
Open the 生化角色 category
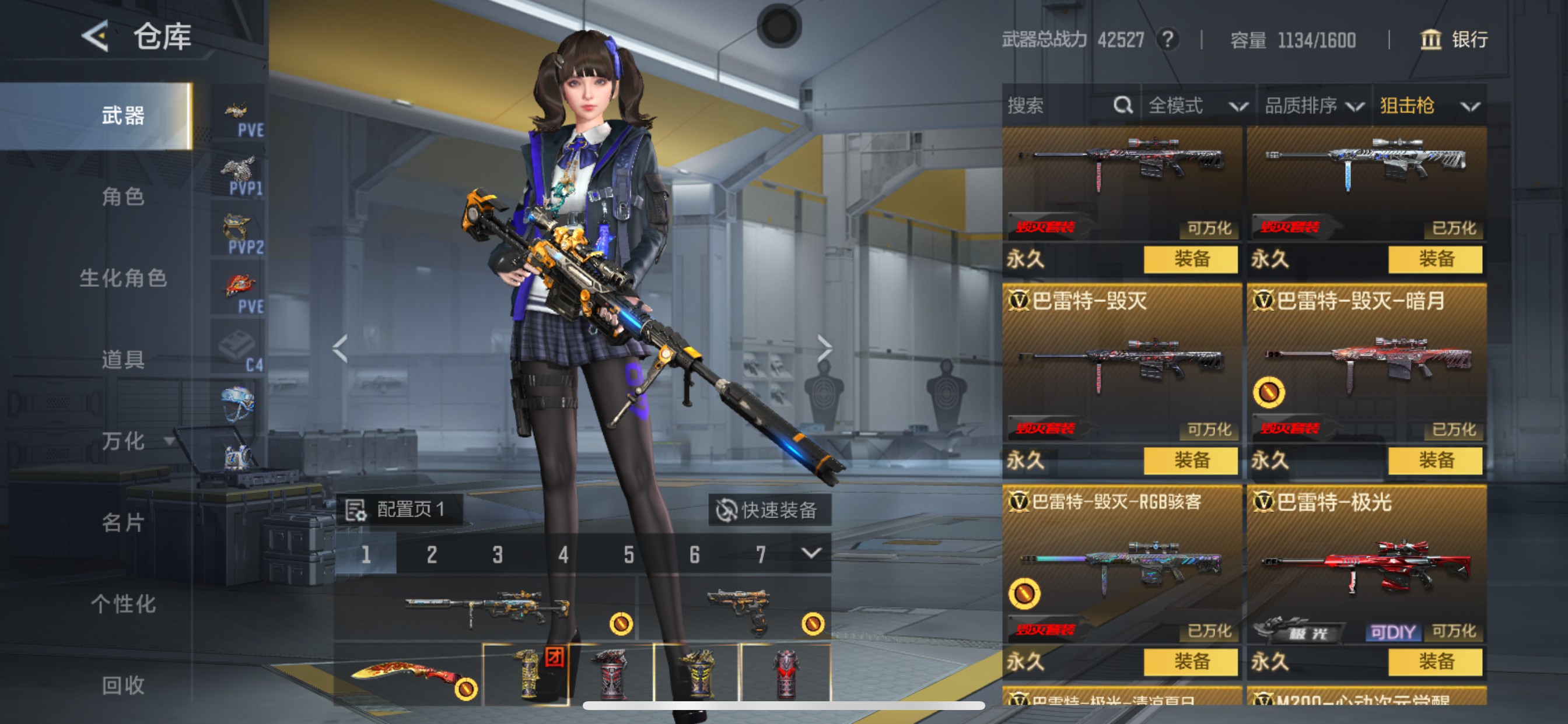pyautogui.click(x=123, y=278)
